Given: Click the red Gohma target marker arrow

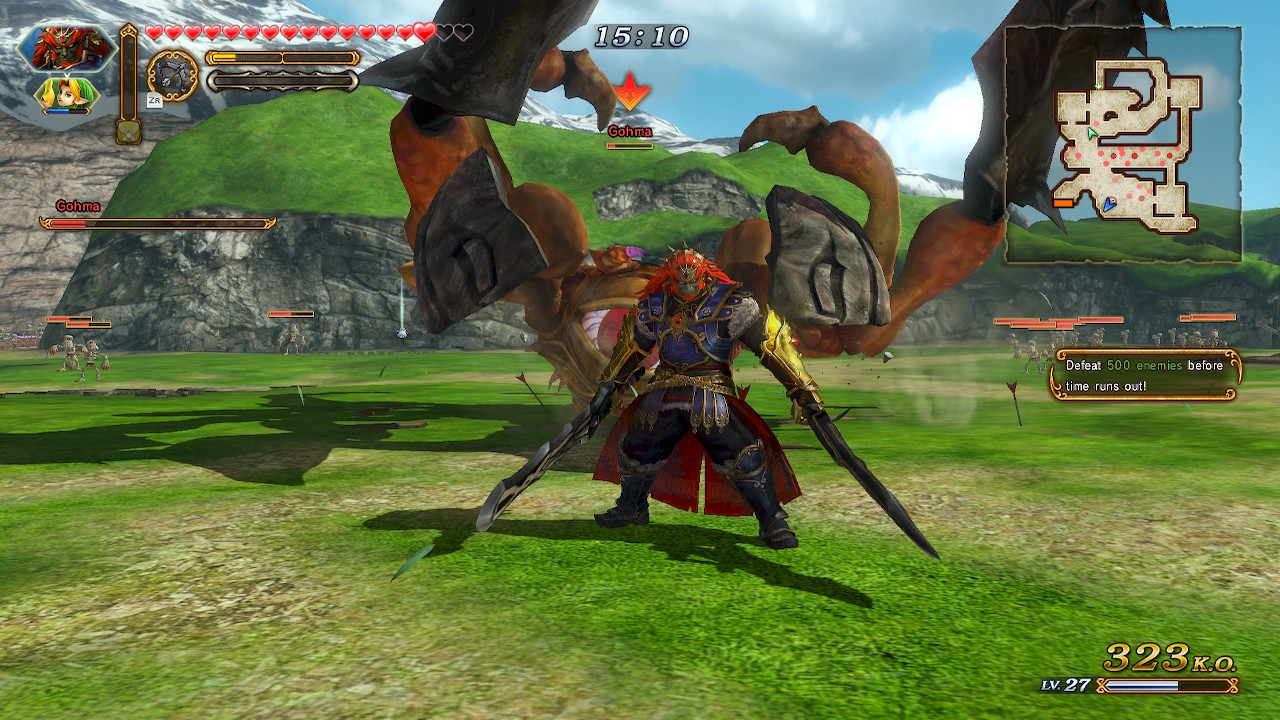Looking at the screenshot, I should point(631,92).
